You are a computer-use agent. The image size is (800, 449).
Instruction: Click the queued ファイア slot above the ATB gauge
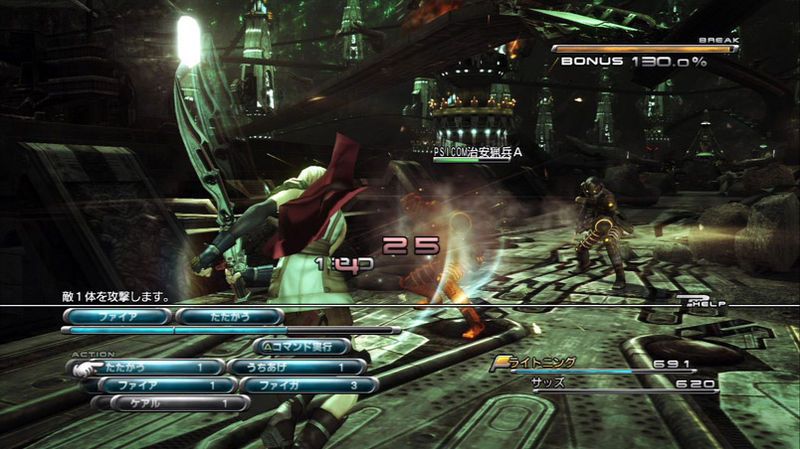coord(118,316)
